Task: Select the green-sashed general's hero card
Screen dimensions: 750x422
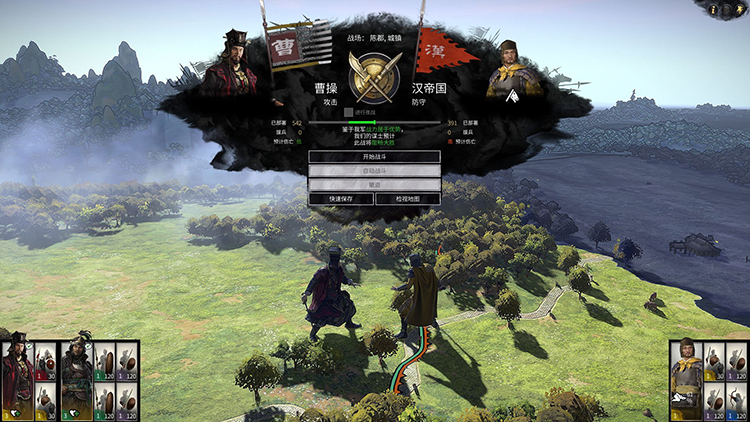Action: pos(78,380)
